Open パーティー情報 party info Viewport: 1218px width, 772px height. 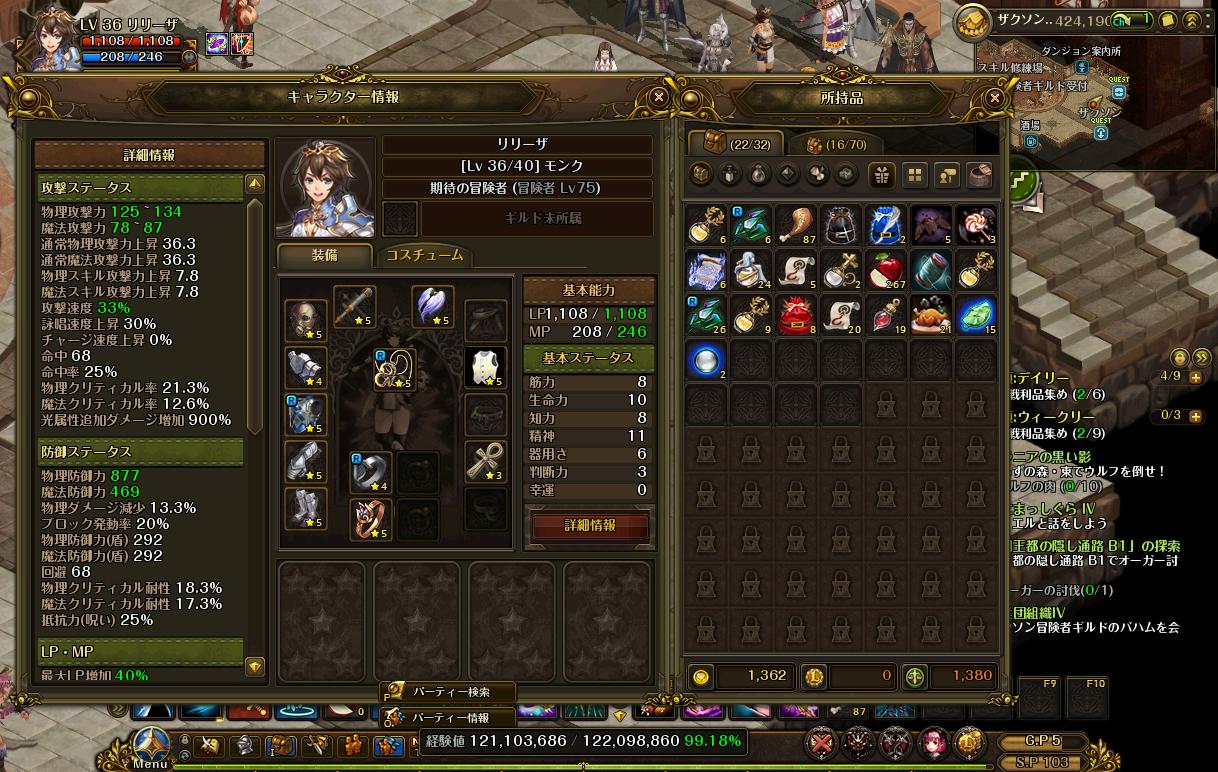450,718
